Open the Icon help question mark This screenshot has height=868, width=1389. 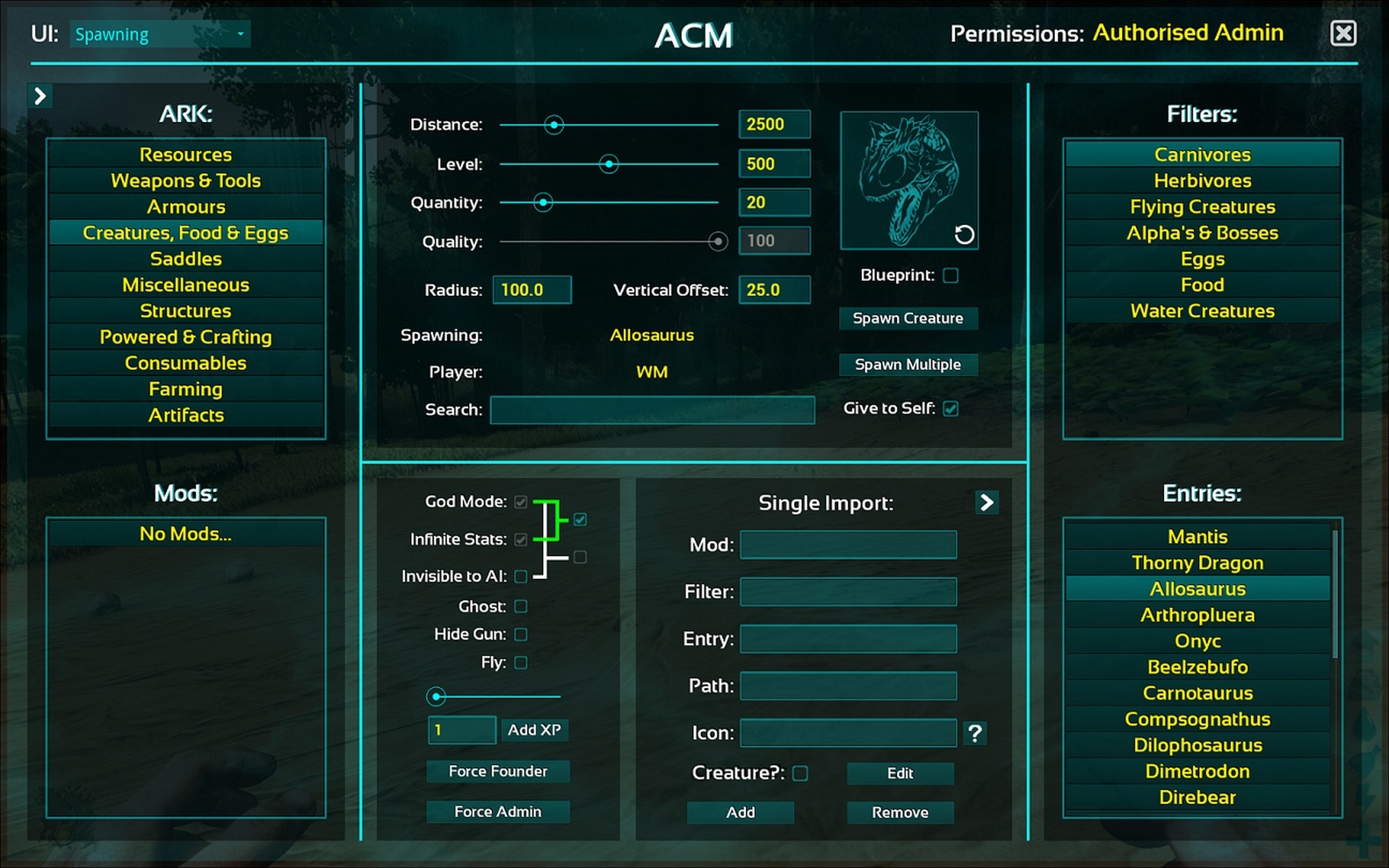point(975,733)
